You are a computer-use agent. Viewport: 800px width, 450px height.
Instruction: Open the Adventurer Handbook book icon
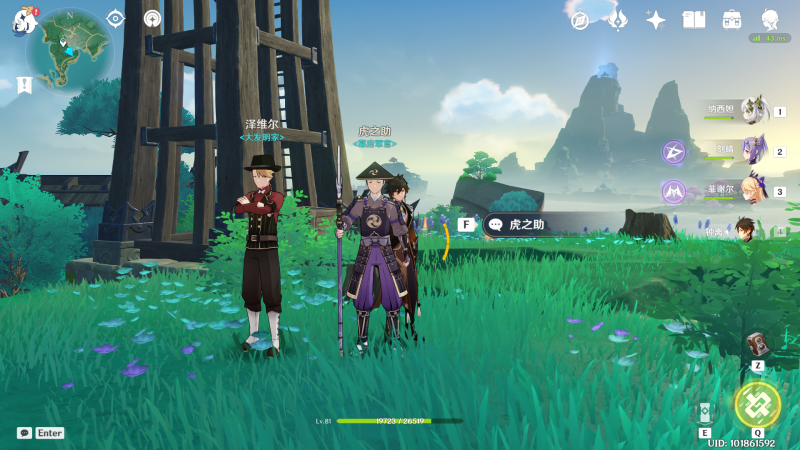tap(694, 20)
